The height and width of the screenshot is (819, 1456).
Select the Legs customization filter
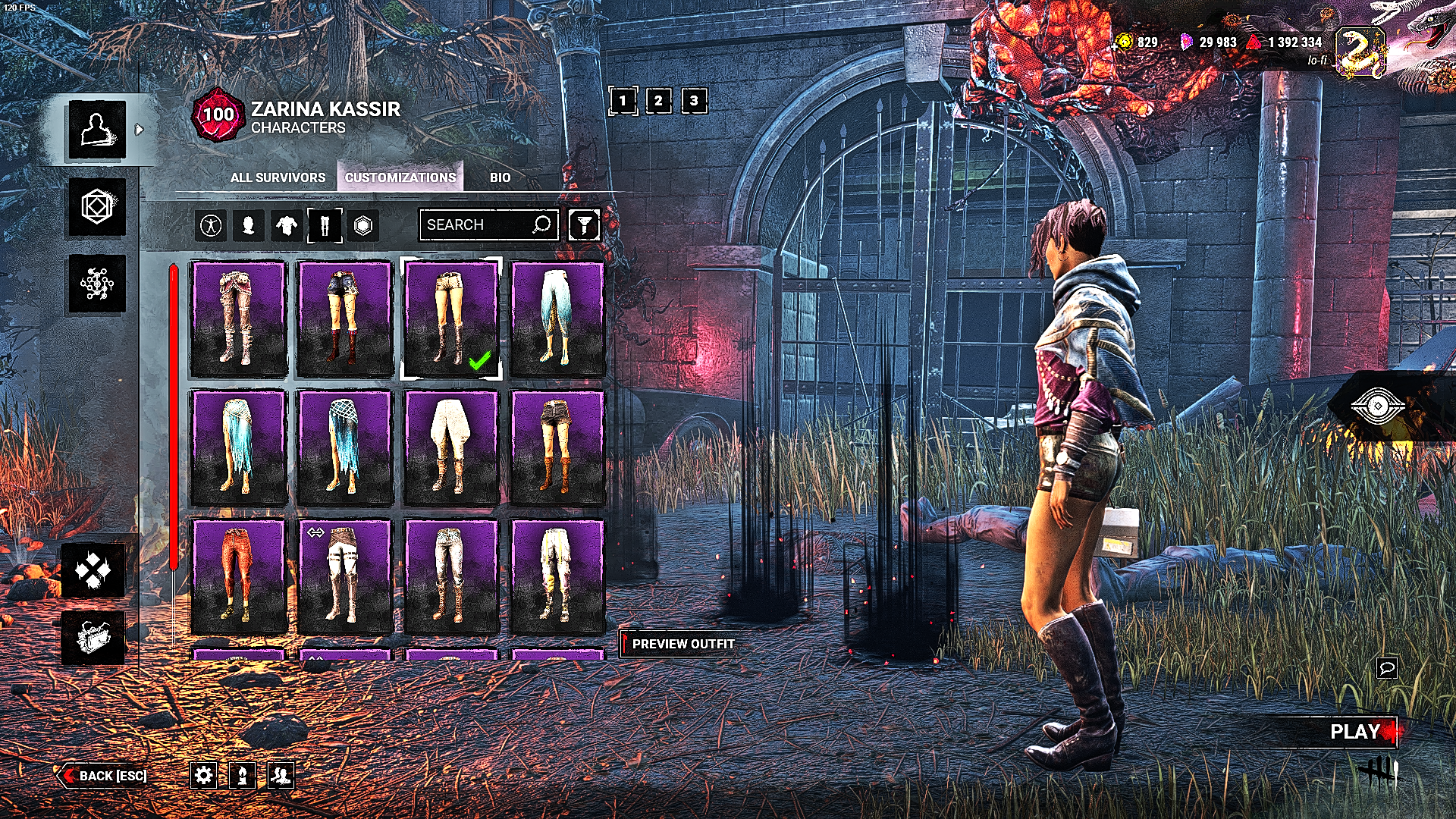point(325,224)
